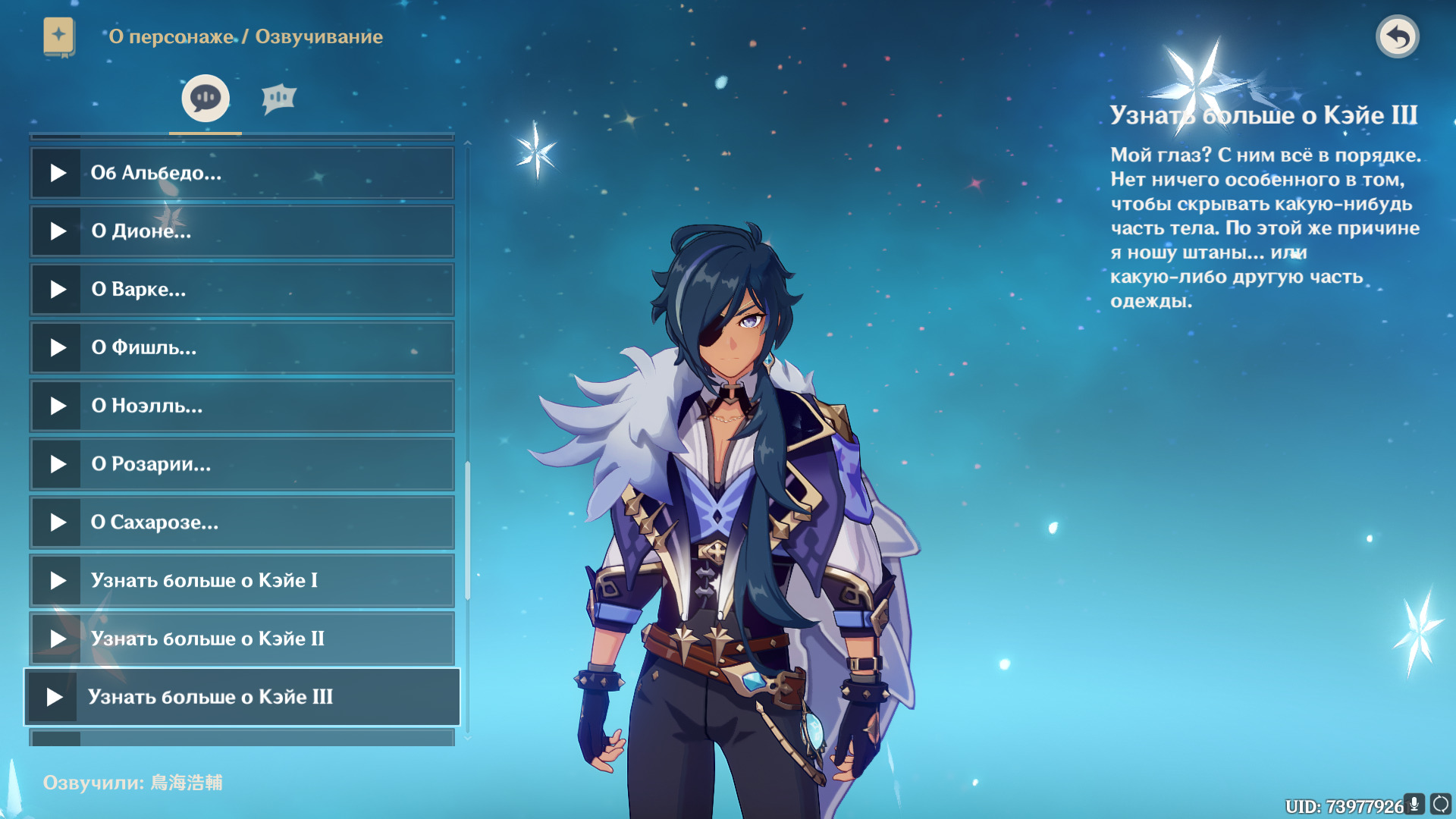This screenshot has width=1456, height=819.
Task: Play the "О Ноэлль..." voice line
Action: pyautogui.click(x=58, y=406)
